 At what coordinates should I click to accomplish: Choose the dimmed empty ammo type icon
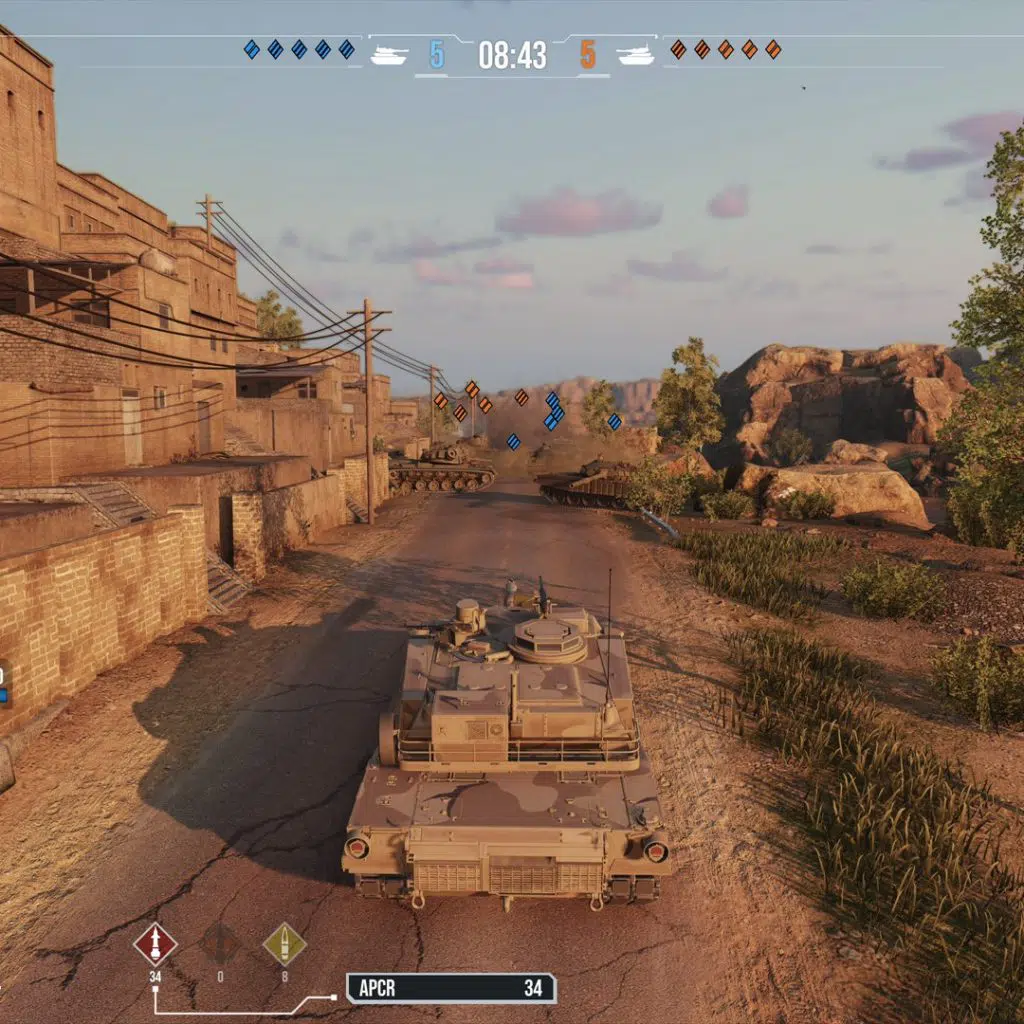[220, 943]
